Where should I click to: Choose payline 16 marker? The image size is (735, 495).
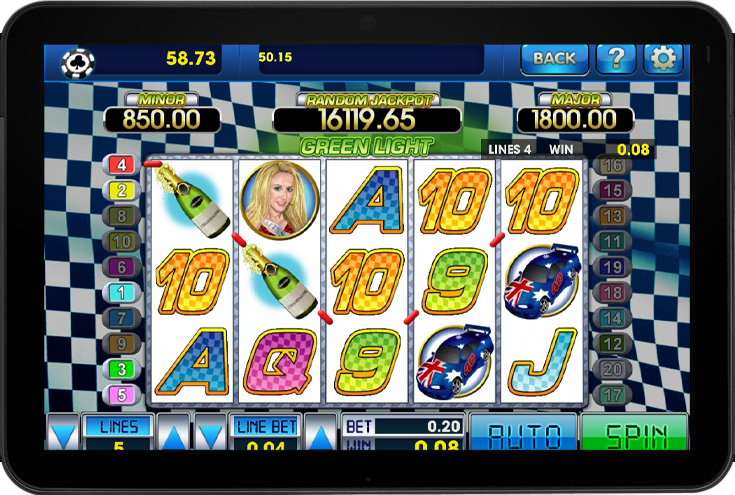coord(613,165)
